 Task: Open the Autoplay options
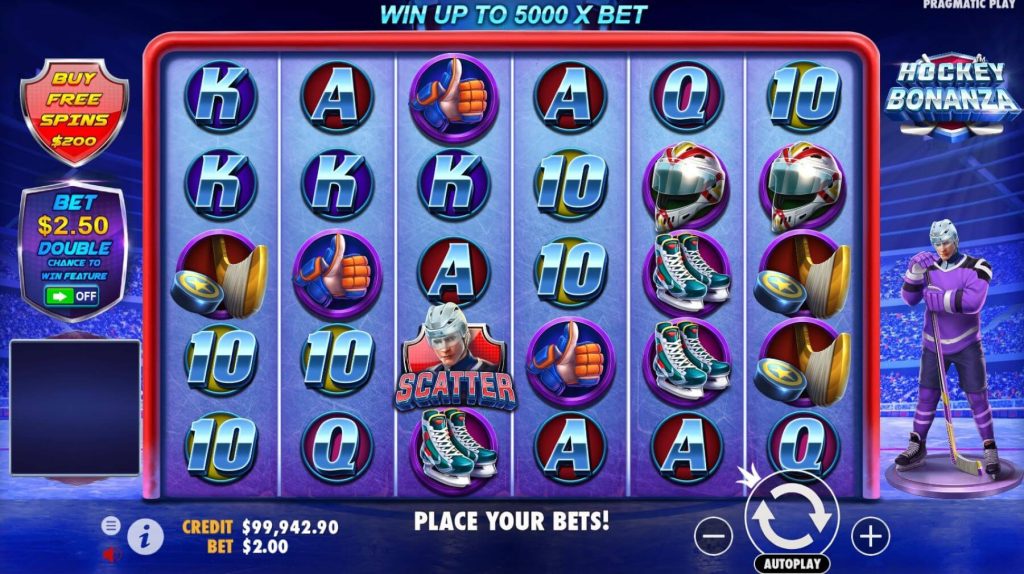point(792,564)
